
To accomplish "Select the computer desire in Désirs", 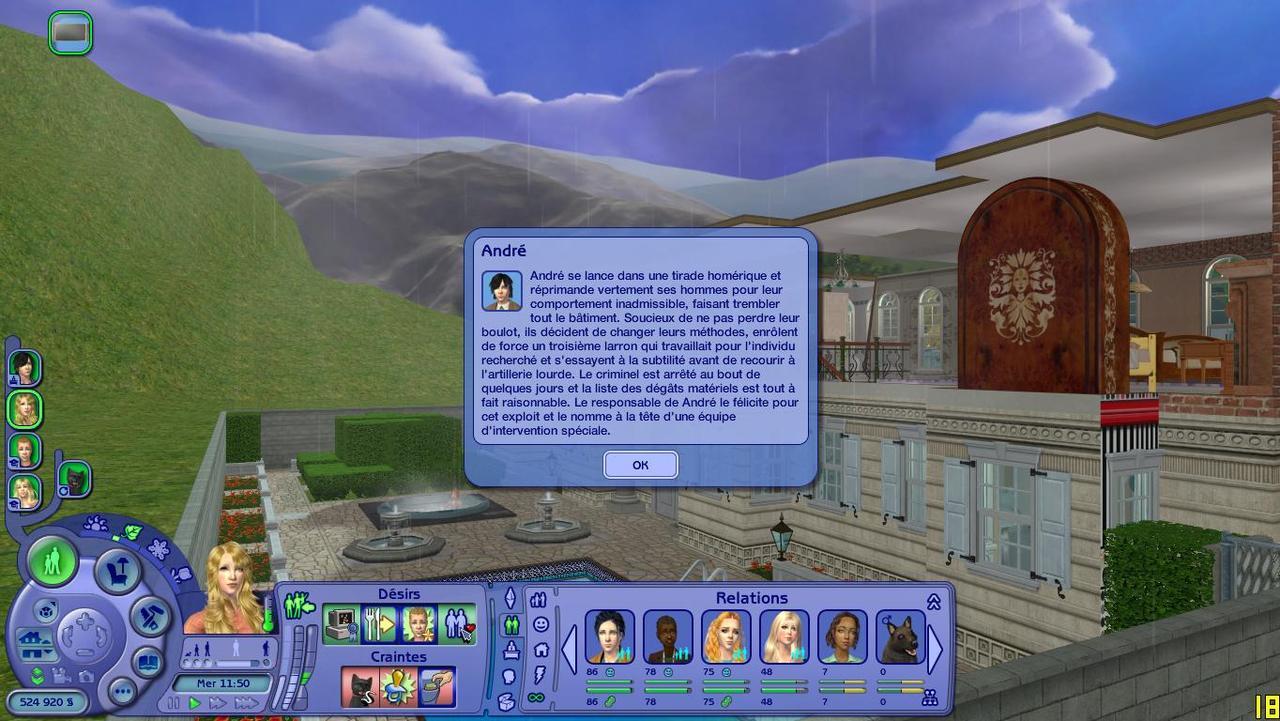I will click(342, 625).
